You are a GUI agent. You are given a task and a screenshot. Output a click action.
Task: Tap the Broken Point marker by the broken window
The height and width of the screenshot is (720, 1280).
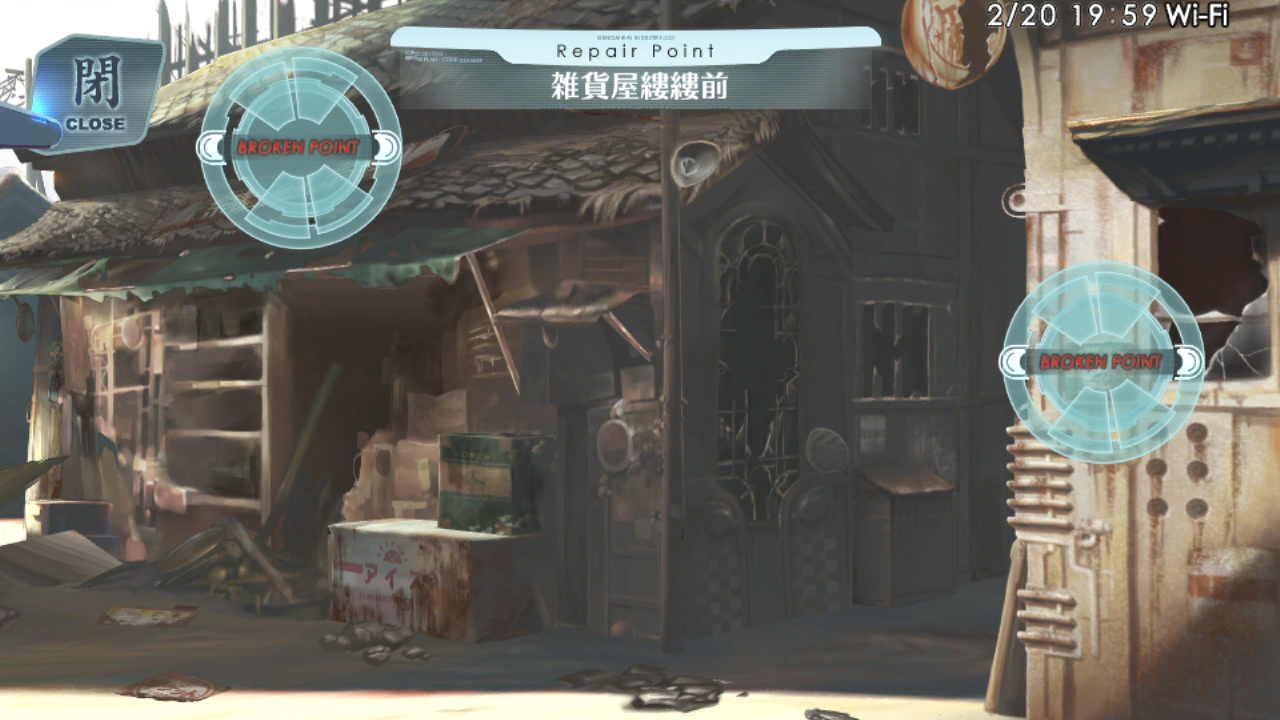(1102, 362)
